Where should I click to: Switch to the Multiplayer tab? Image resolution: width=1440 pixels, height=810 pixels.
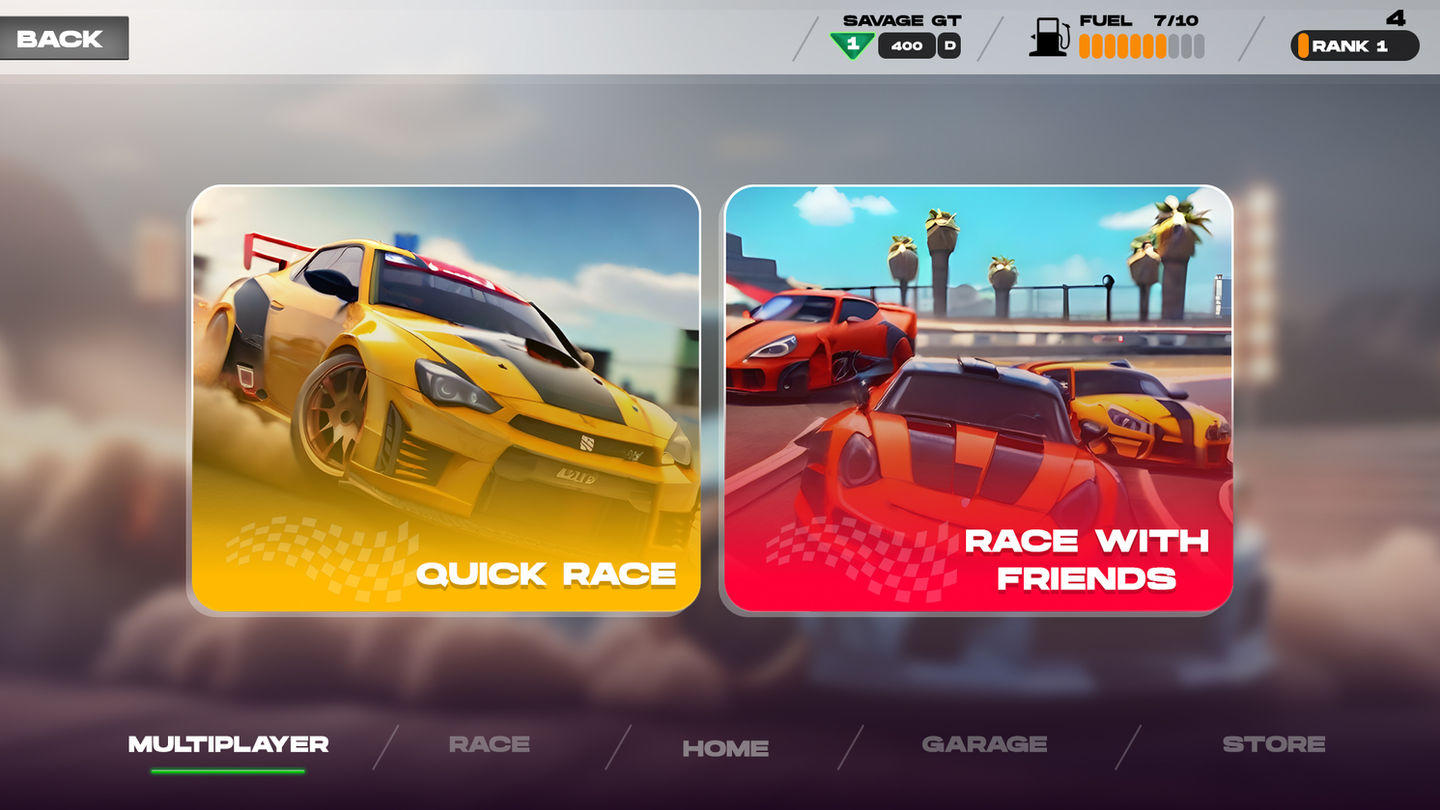point(228,745)
